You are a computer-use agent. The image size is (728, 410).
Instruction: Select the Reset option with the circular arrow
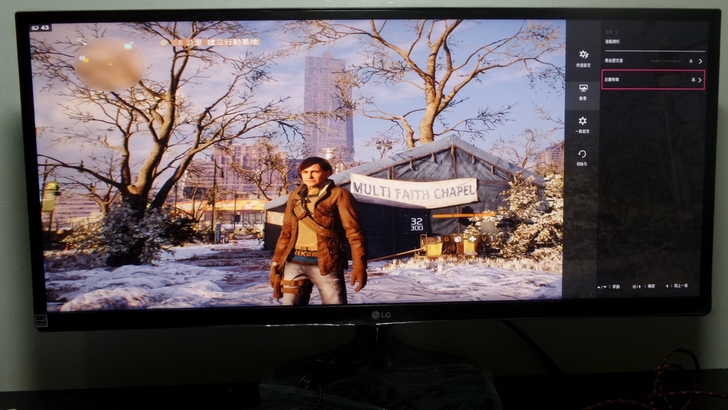[583, 156]
